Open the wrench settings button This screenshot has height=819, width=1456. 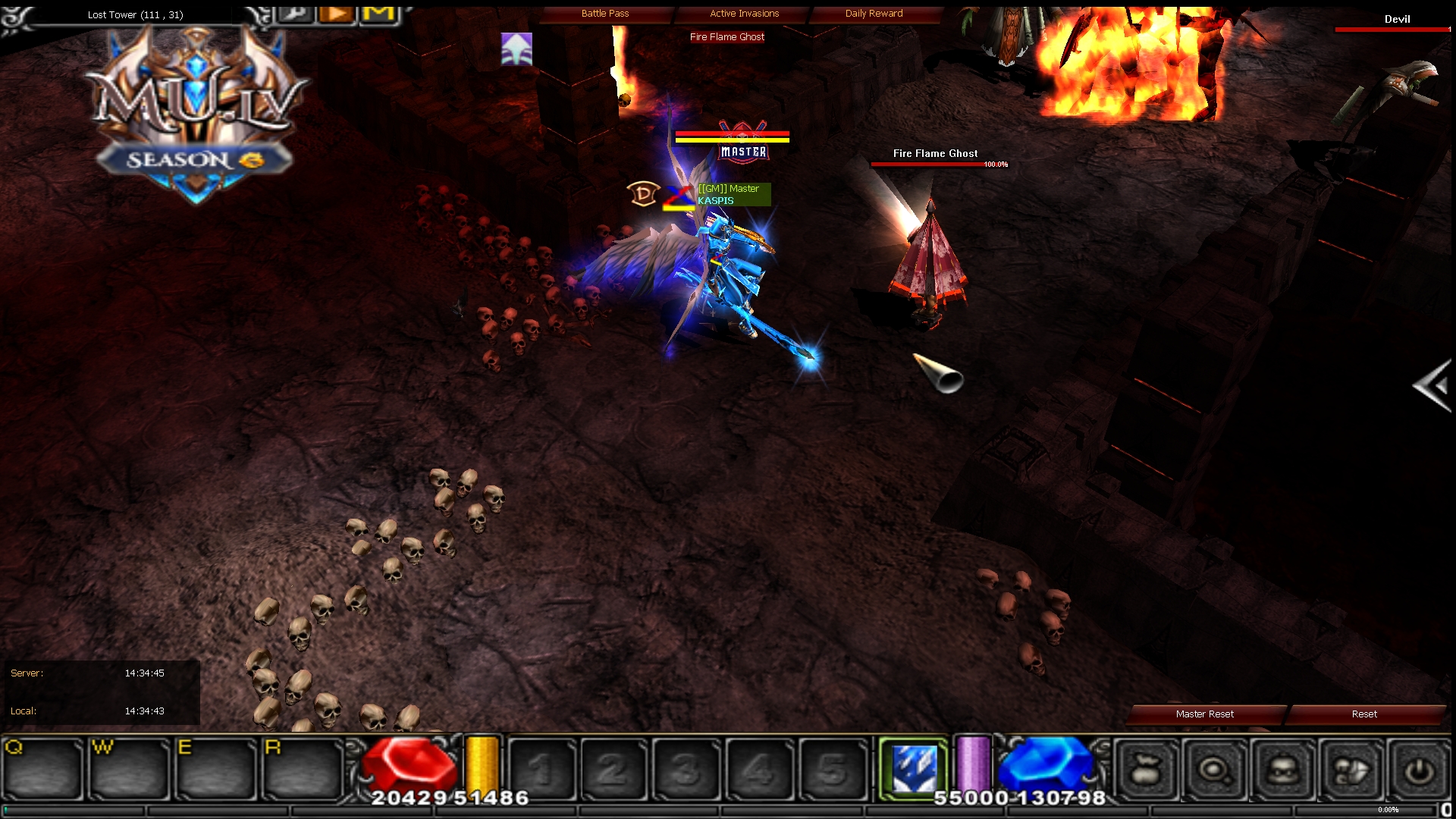click(x=297, y=13)
